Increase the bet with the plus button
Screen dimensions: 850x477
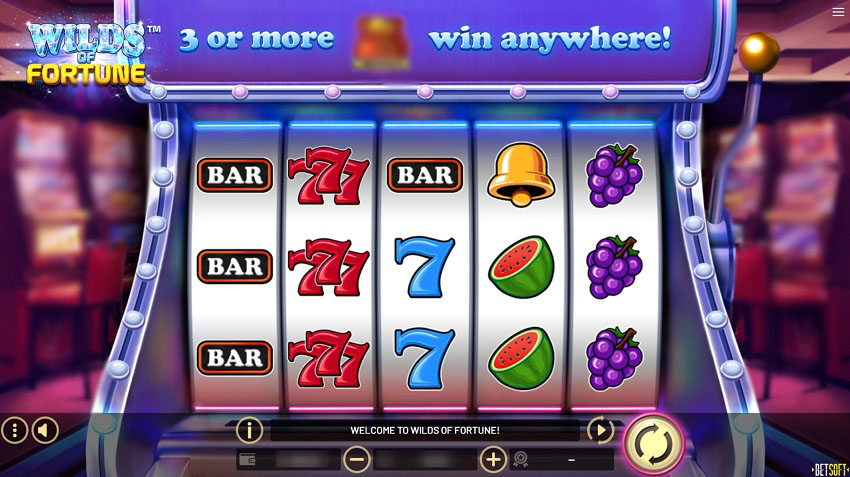(x=493, y=459)
